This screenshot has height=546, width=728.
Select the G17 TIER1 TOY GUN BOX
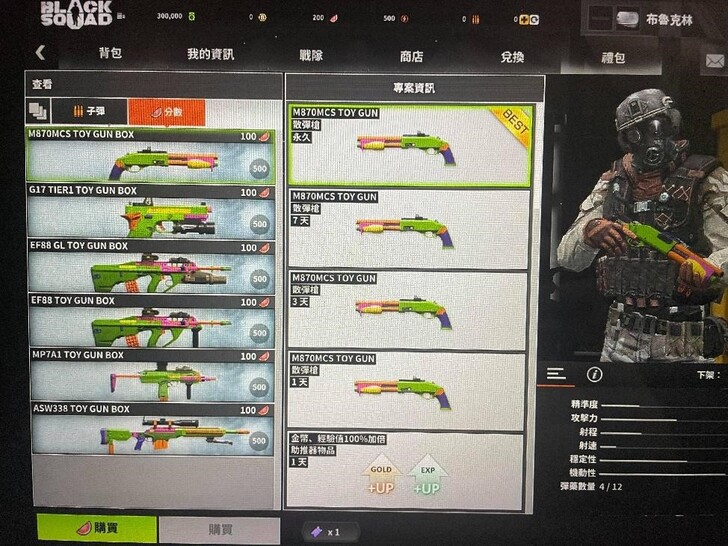[150, 211]
